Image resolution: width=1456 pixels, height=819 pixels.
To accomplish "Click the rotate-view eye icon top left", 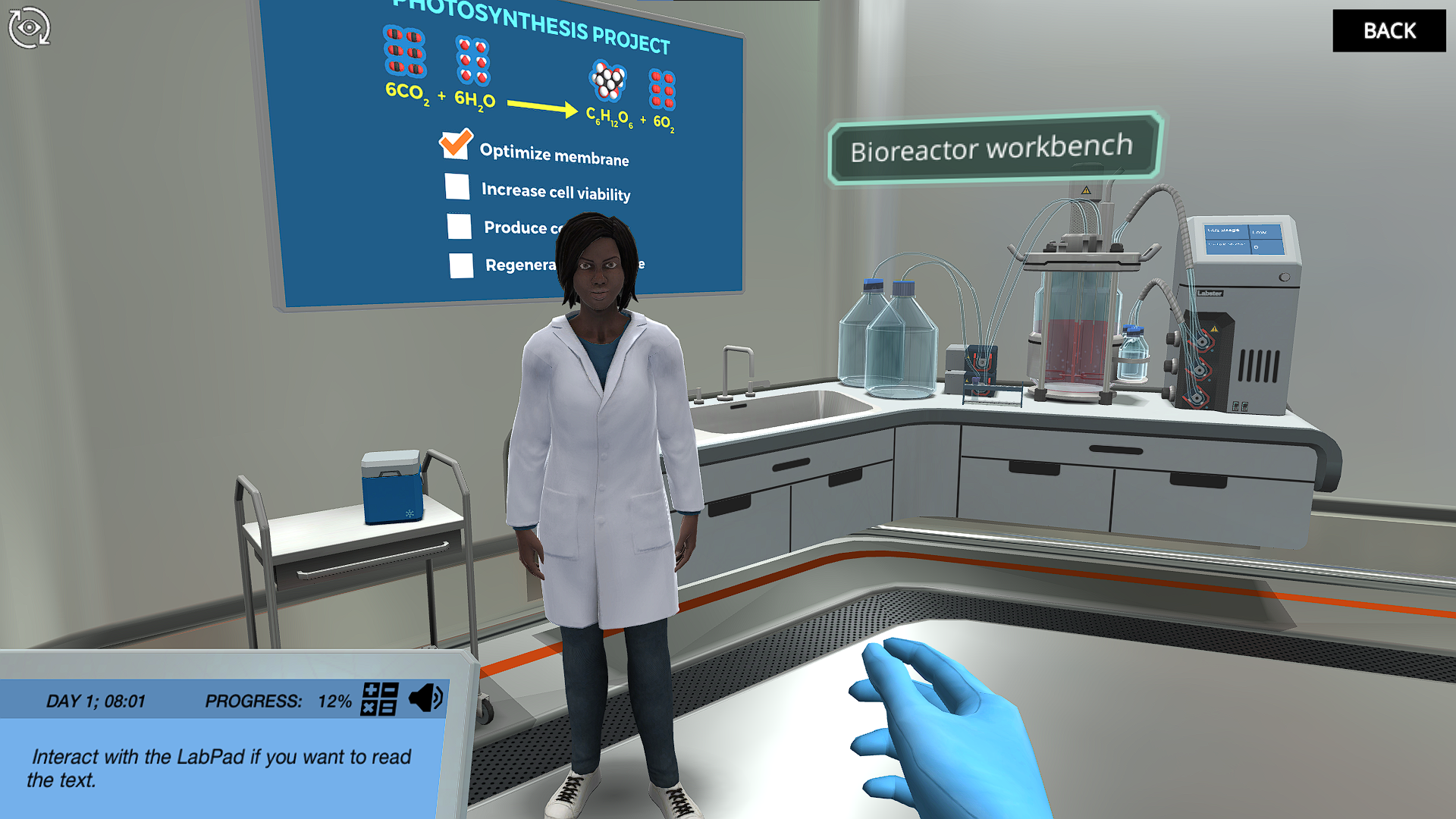I will [x=30, y=28].
